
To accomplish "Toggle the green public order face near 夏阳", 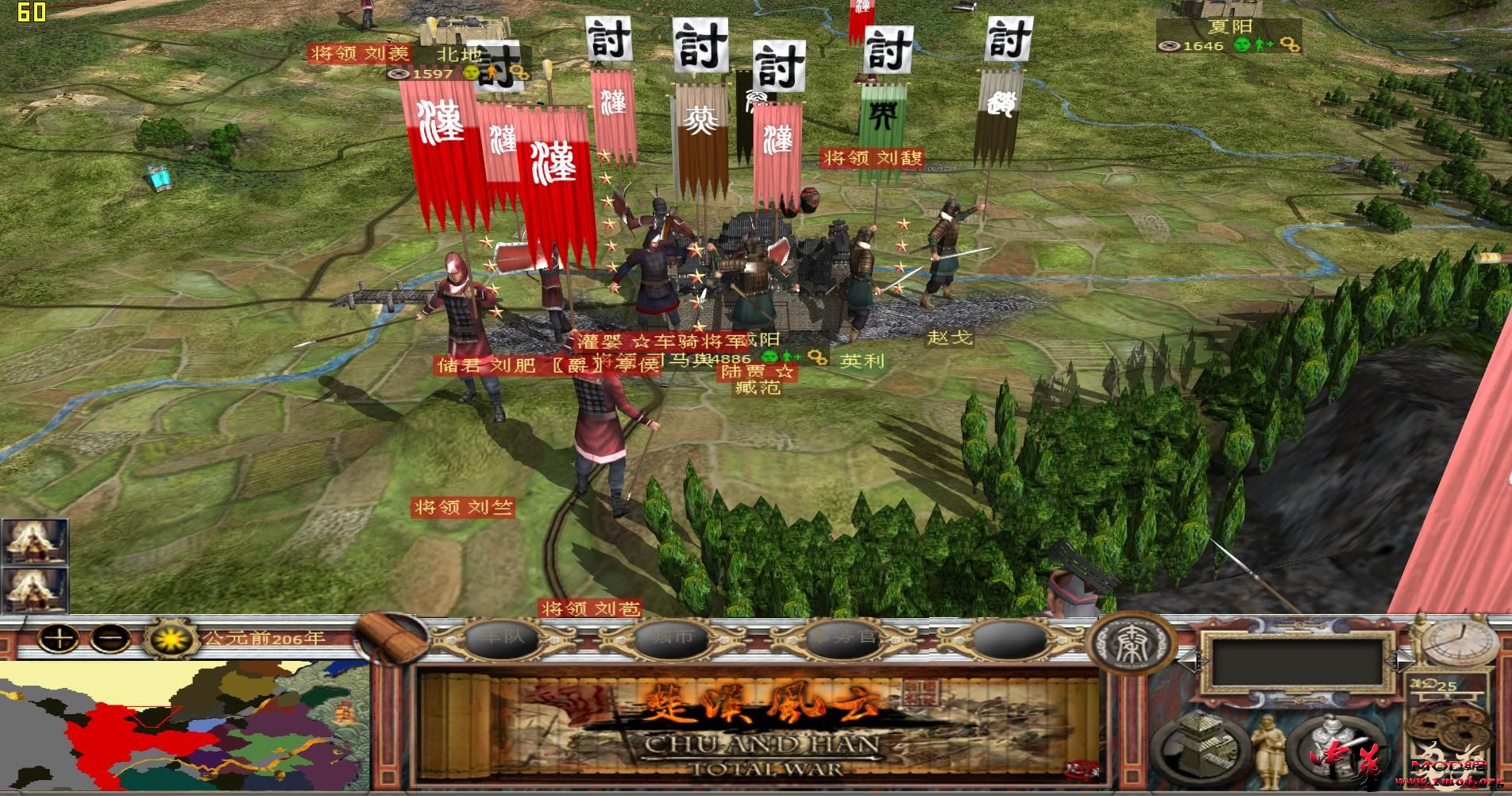I will (1242, 46).
